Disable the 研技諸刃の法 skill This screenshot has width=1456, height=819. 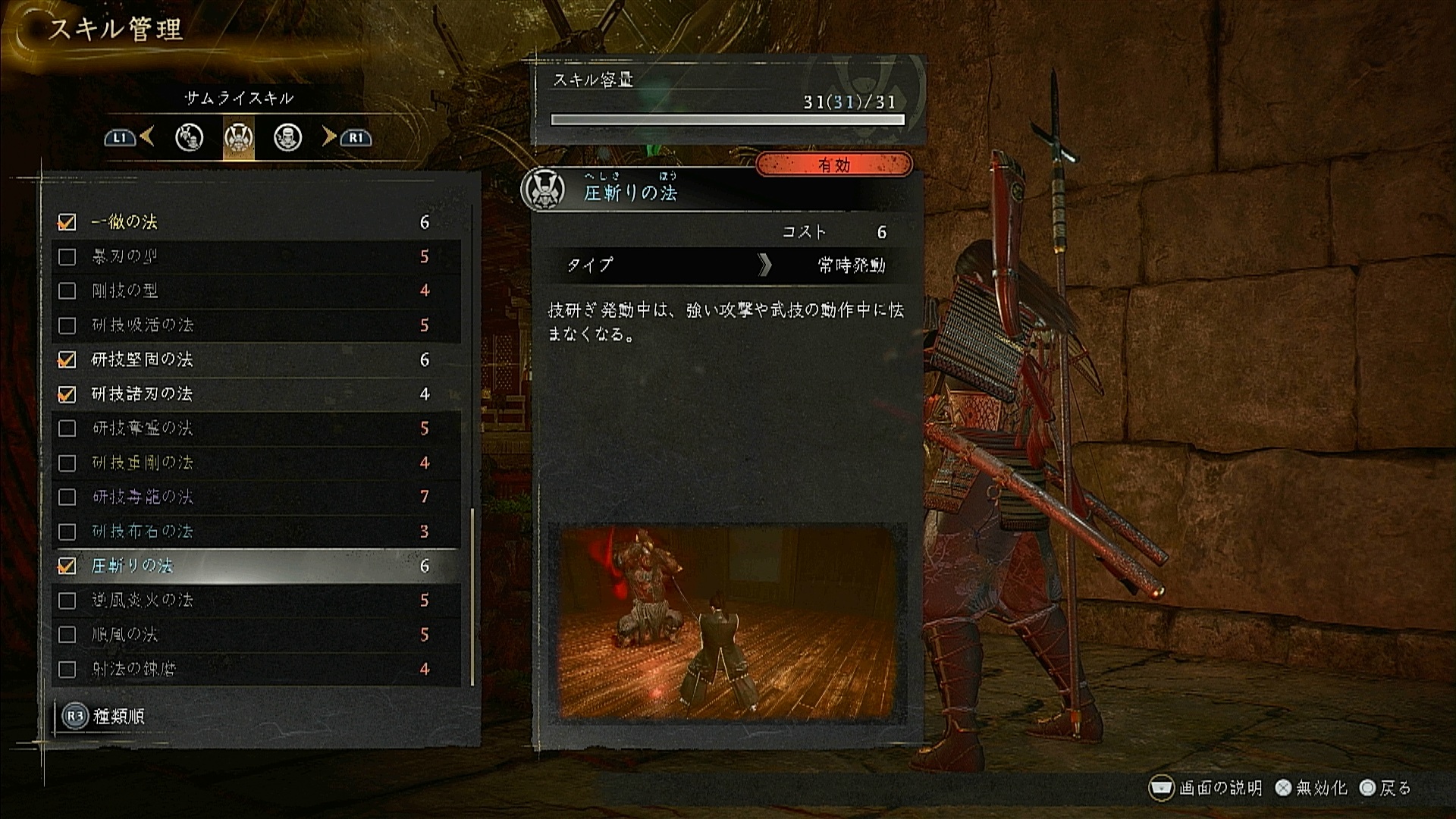coord(67,394)
